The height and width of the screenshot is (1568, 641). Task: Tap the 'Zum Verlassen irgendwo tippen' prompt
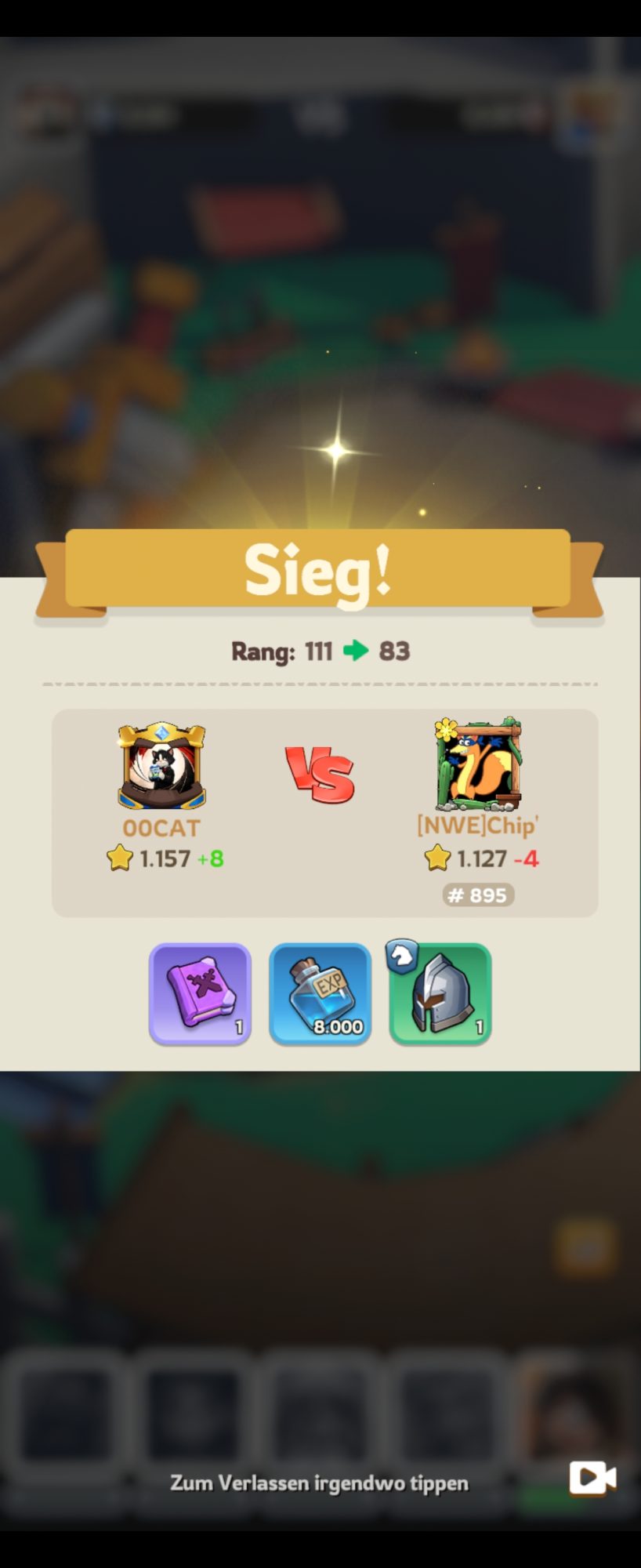(x=319, y=1483)
